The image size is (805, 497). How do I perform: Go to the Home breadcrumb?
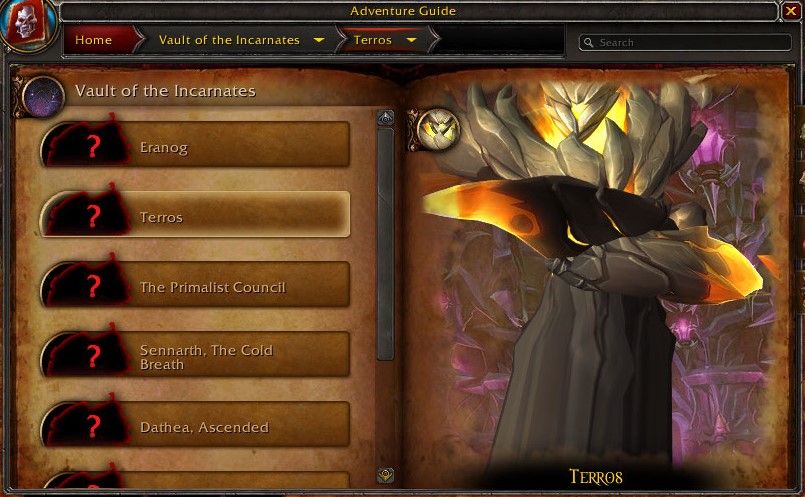pyautogui.click(x=93, y=40)
